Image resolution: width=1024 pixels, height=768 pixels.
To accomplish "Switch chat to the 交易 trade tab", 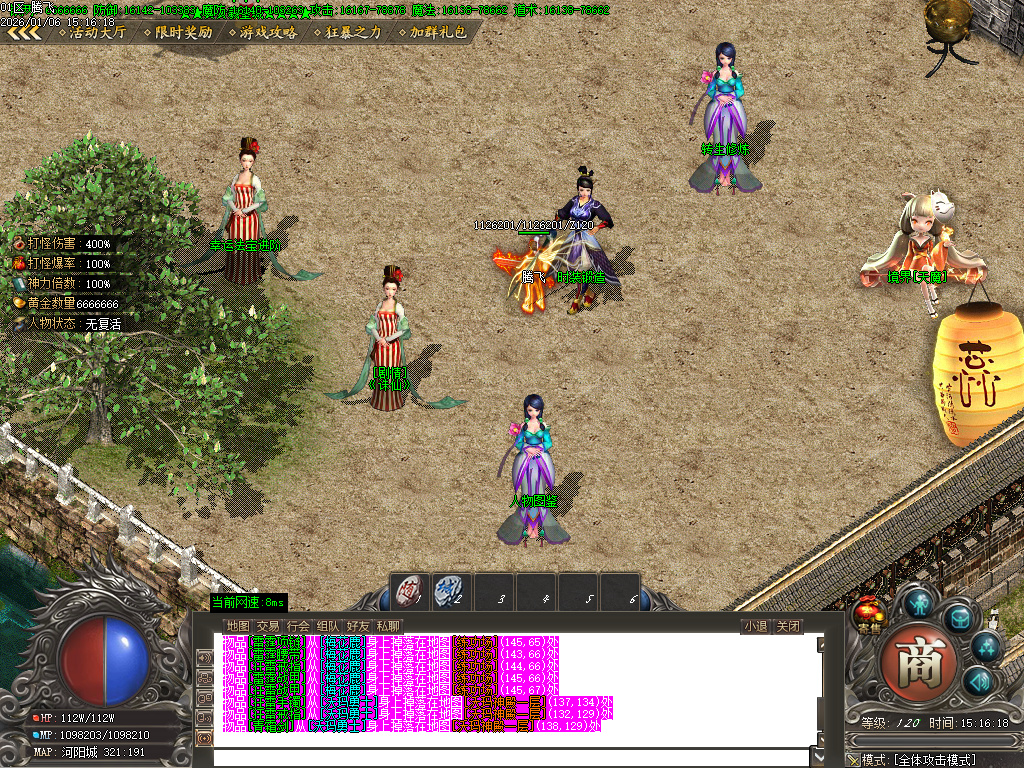I will 268,626.
